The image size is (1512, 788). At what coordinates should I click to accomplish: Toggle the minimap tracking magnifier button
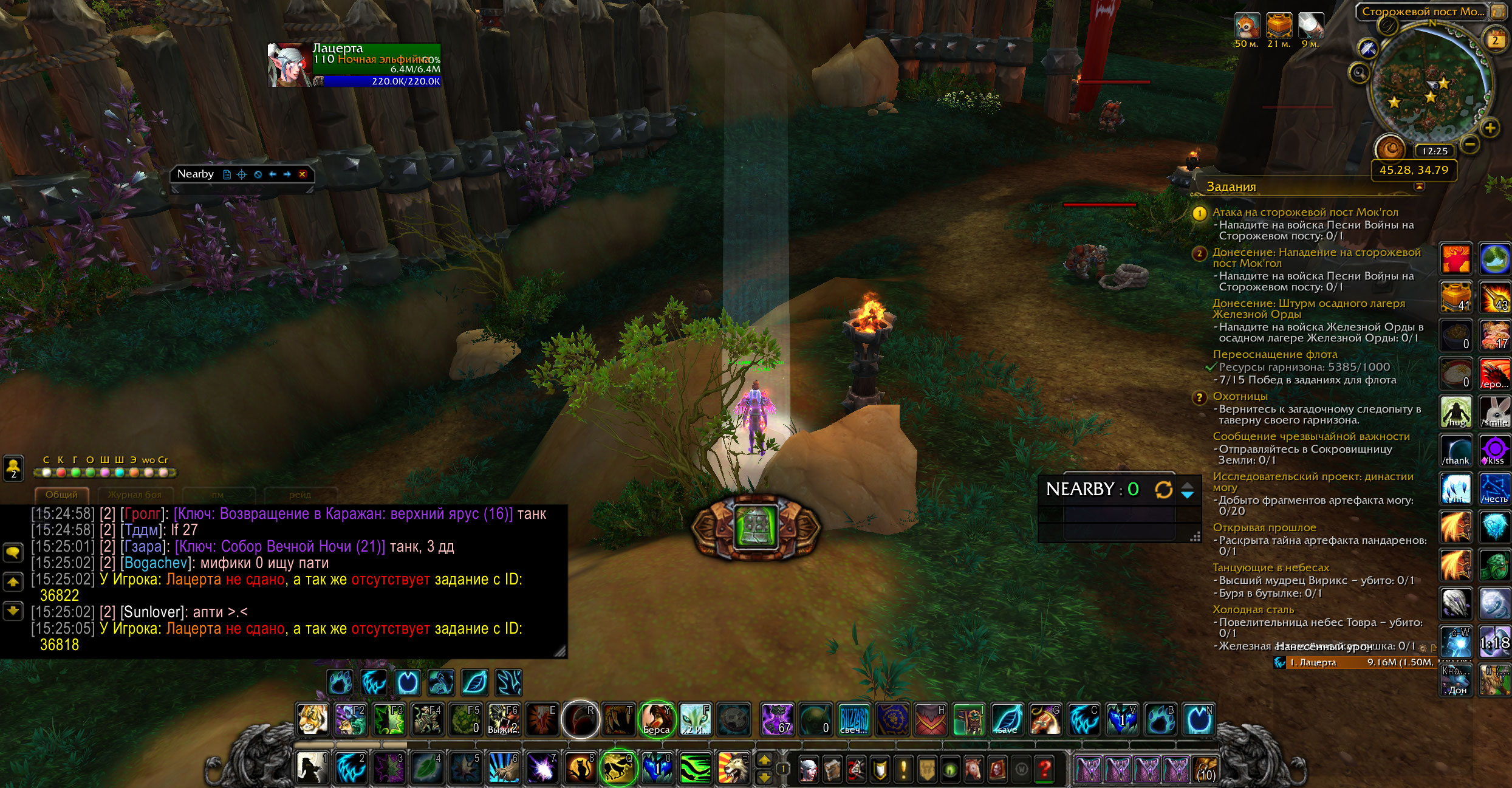click(1359, 74)
